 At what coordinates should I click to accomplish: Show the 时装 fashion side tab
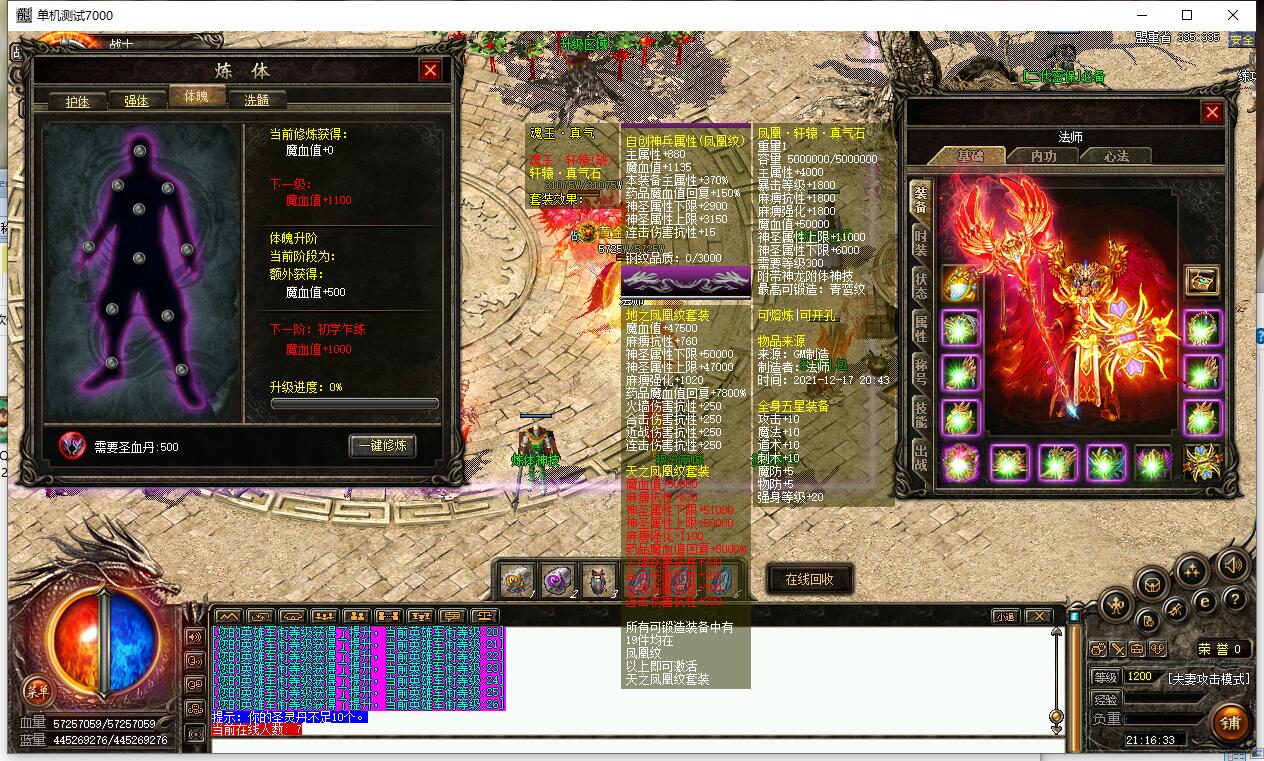[920, 241]
